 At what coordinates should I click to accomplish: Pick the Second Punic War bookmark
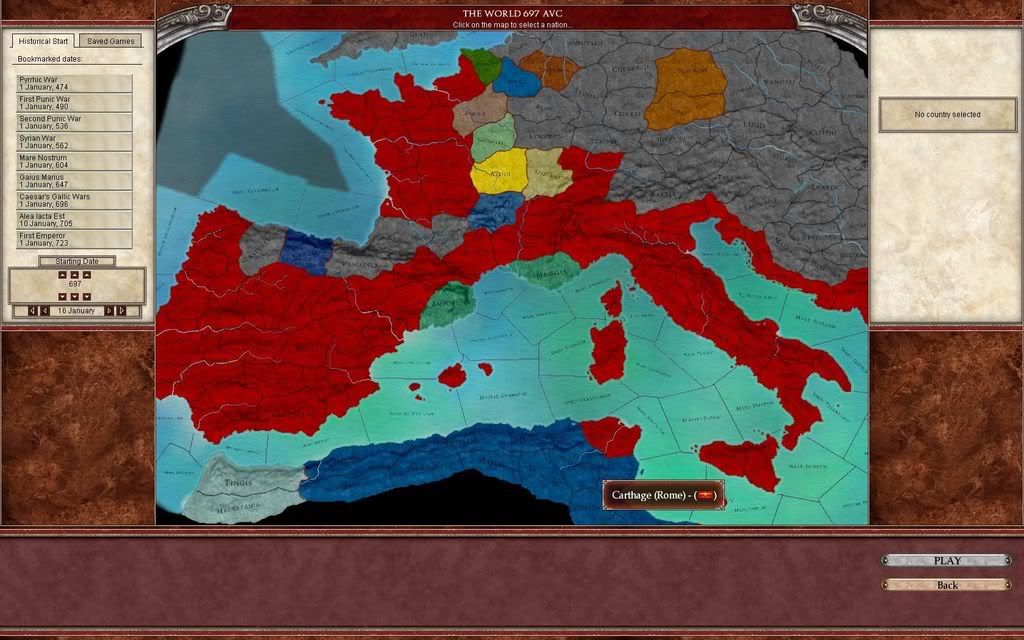74,122
